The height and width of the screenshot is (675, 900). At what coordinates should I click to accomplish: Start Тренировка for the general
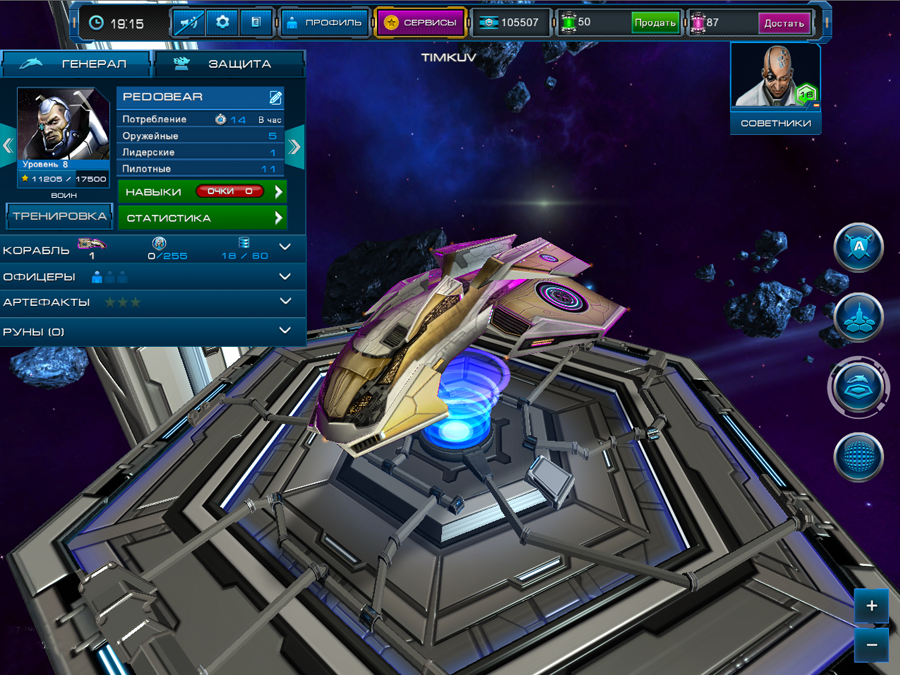pyautogui.click(x=60, y=216)
